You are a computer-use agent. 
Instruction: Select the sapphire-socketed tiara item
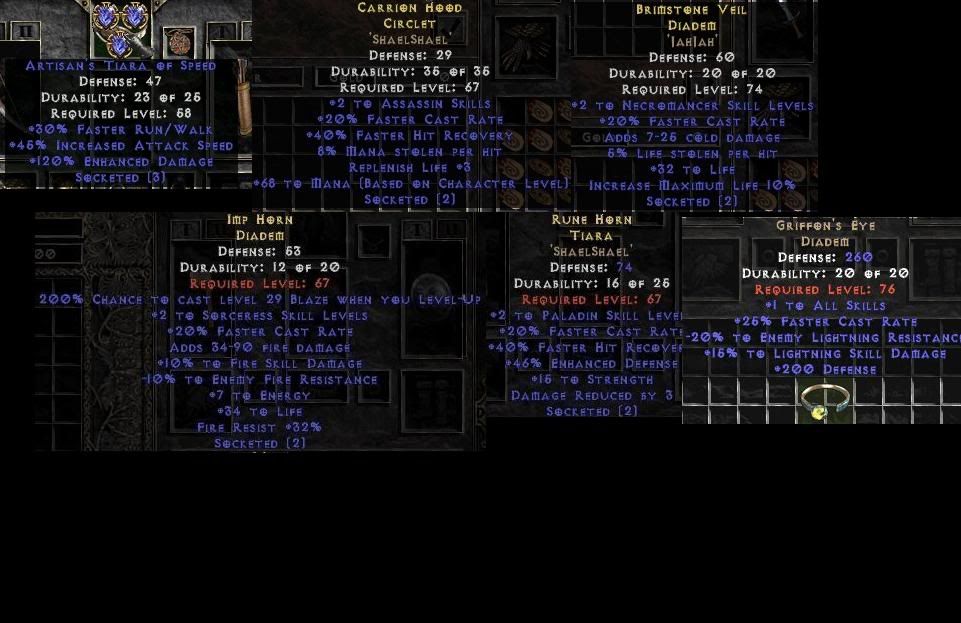tap(119, 27)
